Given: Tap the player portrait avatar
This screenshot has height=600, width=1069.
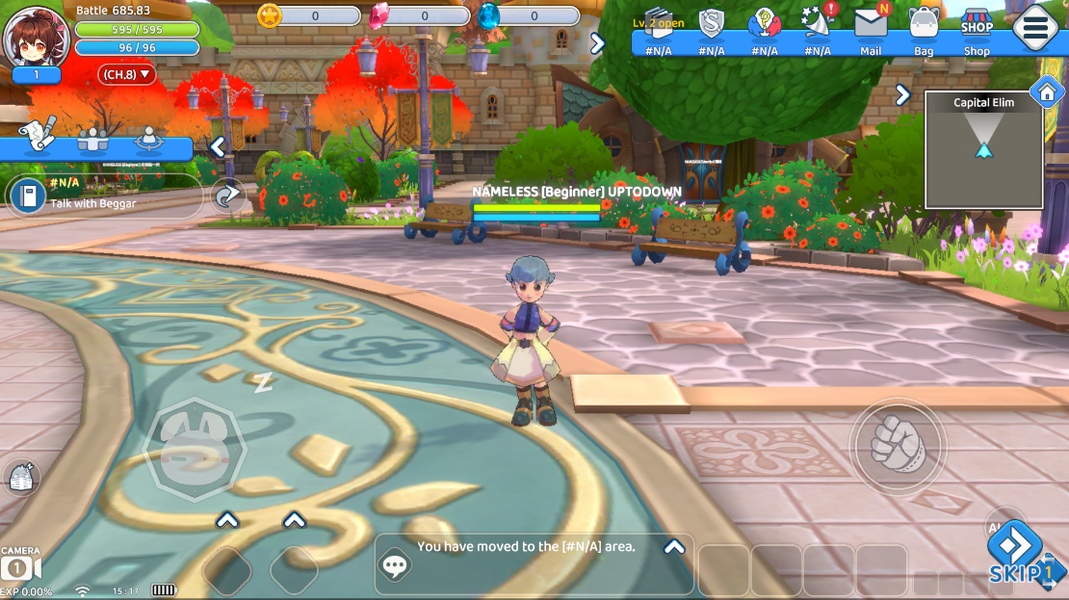Looking at the screenshot, I should click(x=36, y=37).
